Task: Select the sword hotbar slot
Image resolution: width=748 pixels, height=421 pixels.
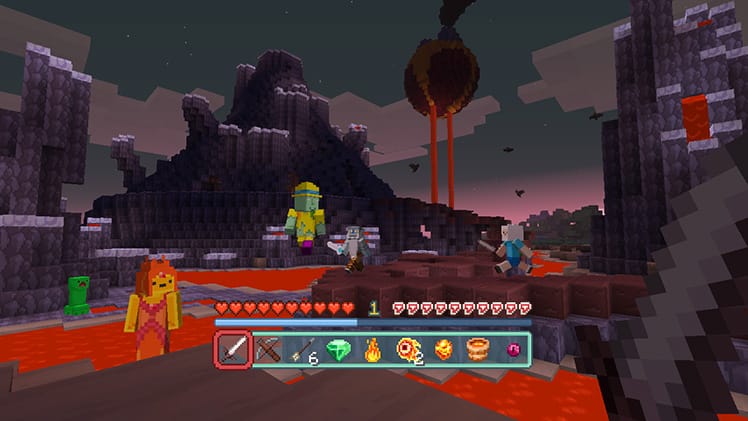Action: [x=234, y=349]
